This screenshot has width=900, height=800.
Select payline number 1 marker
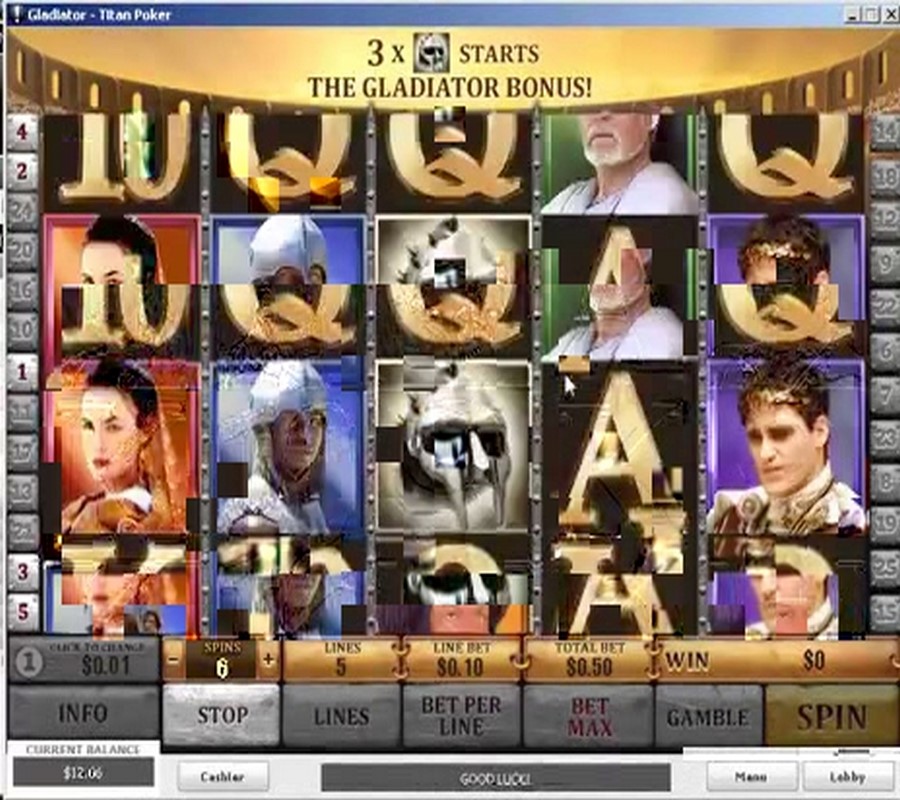[x=22, y=372]
